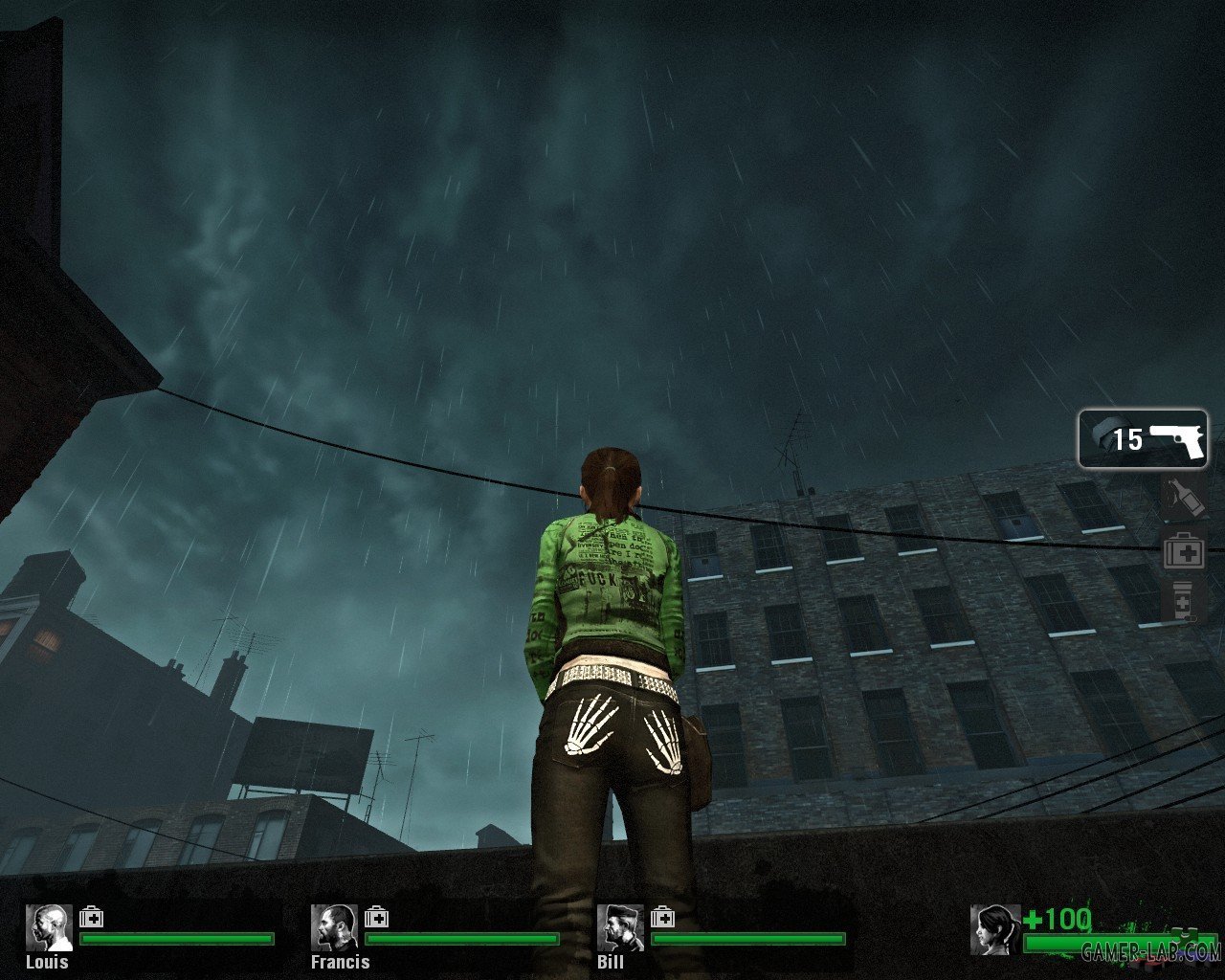Click Francis's teammate portrait

pyautogui.click(x=334, y=927)
